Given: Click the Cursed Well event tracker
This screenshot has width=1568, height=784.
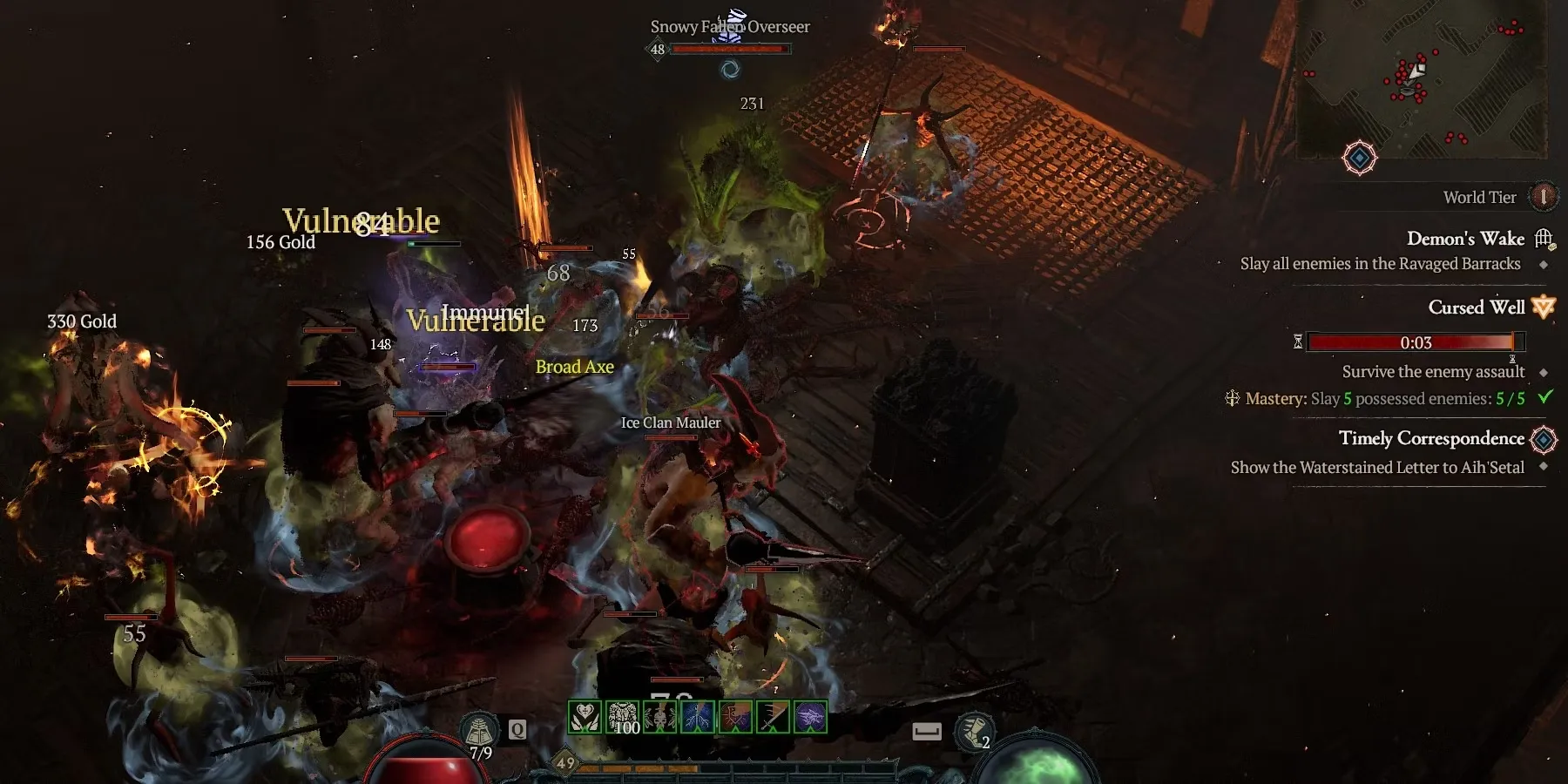Looking at the screenshot, I should [1476, 308].
